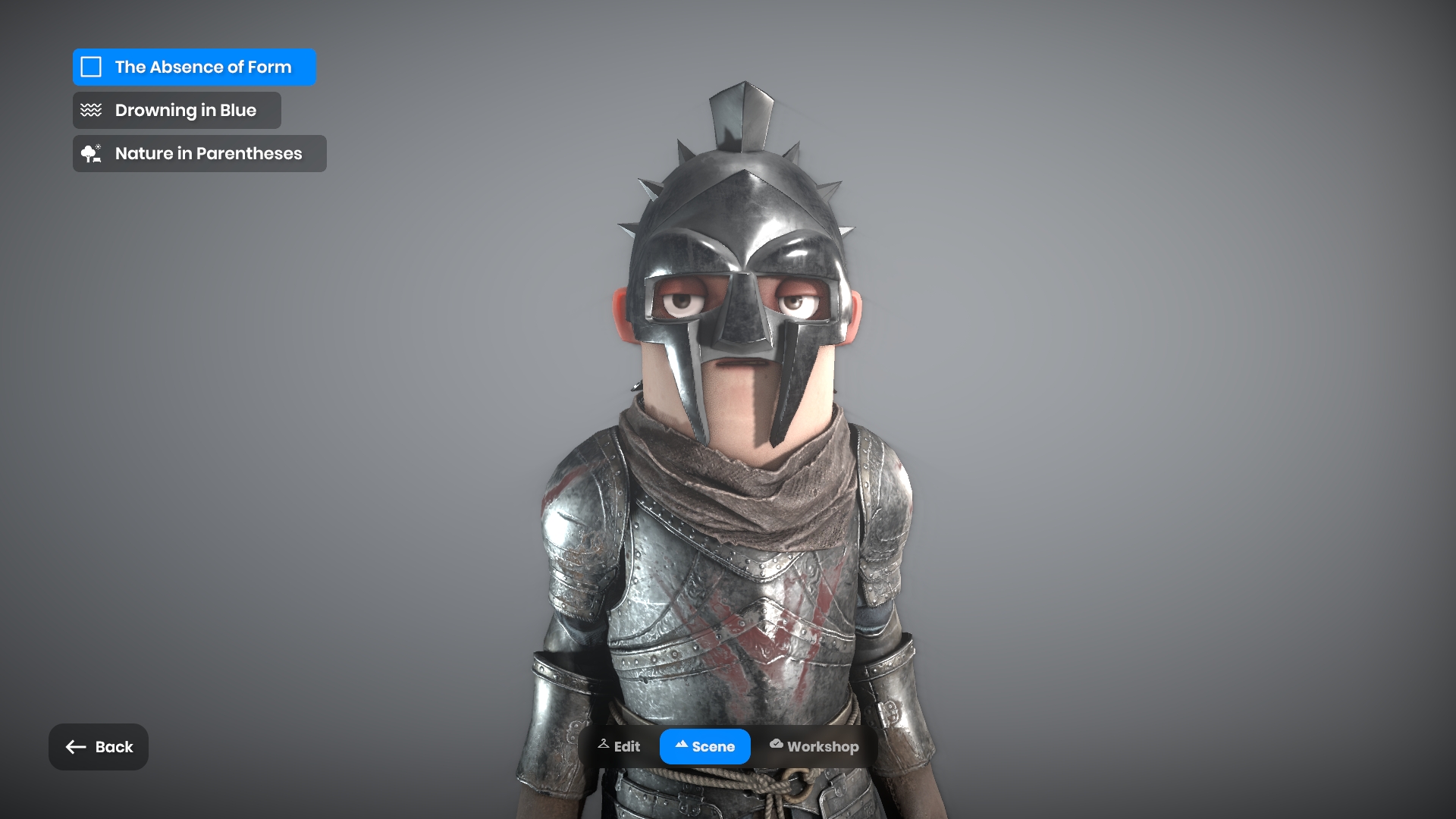Select The Absence of Form scene
The height and width of the screenshot is (819, 1456).
194,67
